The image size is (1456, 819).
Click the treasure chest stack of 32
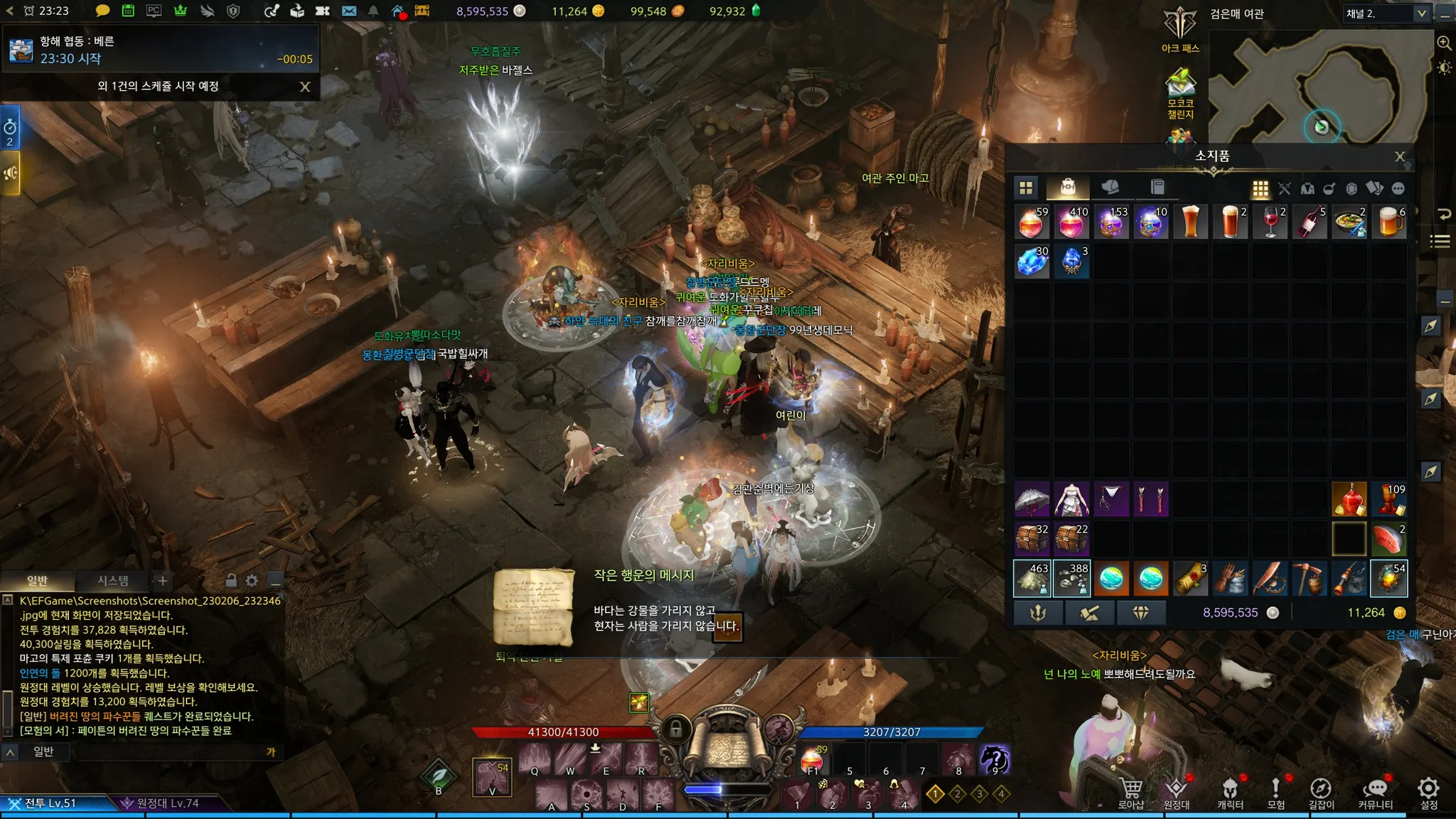[1032, 539]
